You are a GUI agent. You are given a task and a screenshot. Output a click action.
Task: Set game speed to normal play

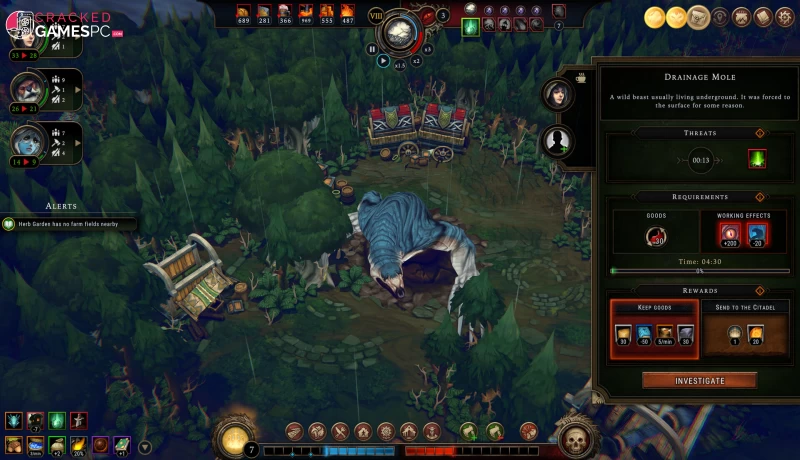point(383,60)
